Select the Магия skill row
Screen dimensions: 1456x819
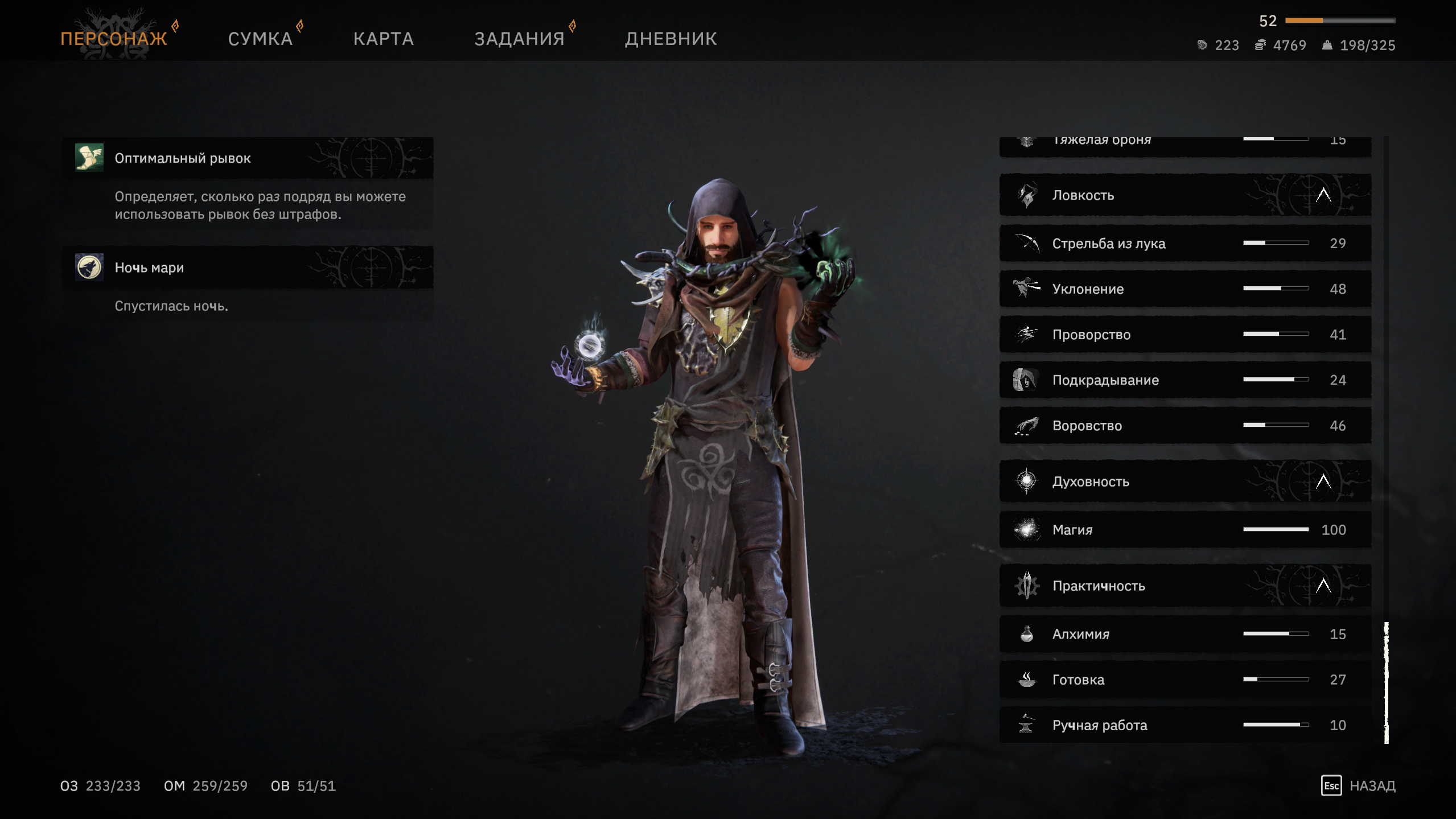[x=1184, y=530]
